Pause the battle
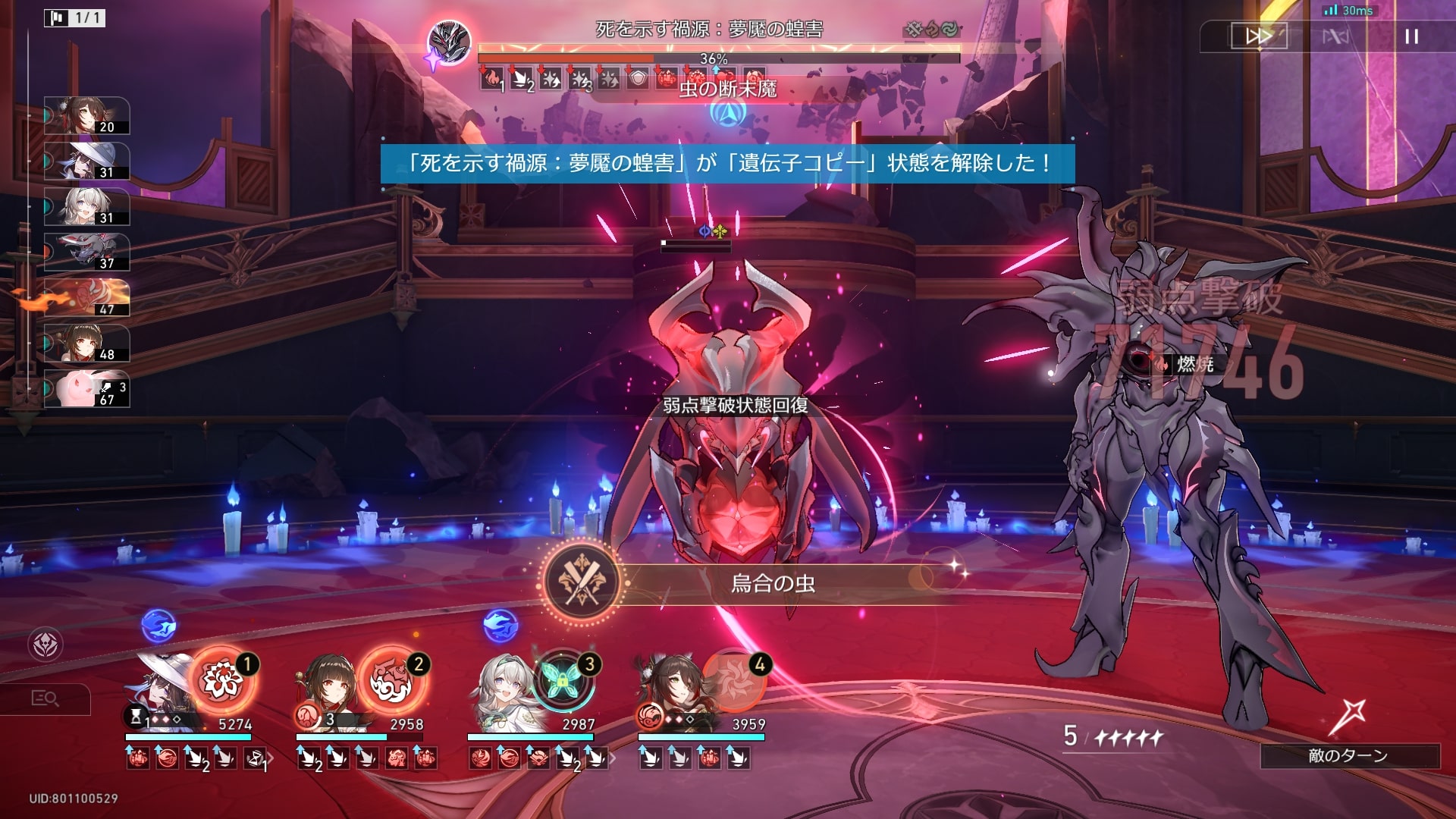This screenshot has height=819, width=1456. (1410, 36)
